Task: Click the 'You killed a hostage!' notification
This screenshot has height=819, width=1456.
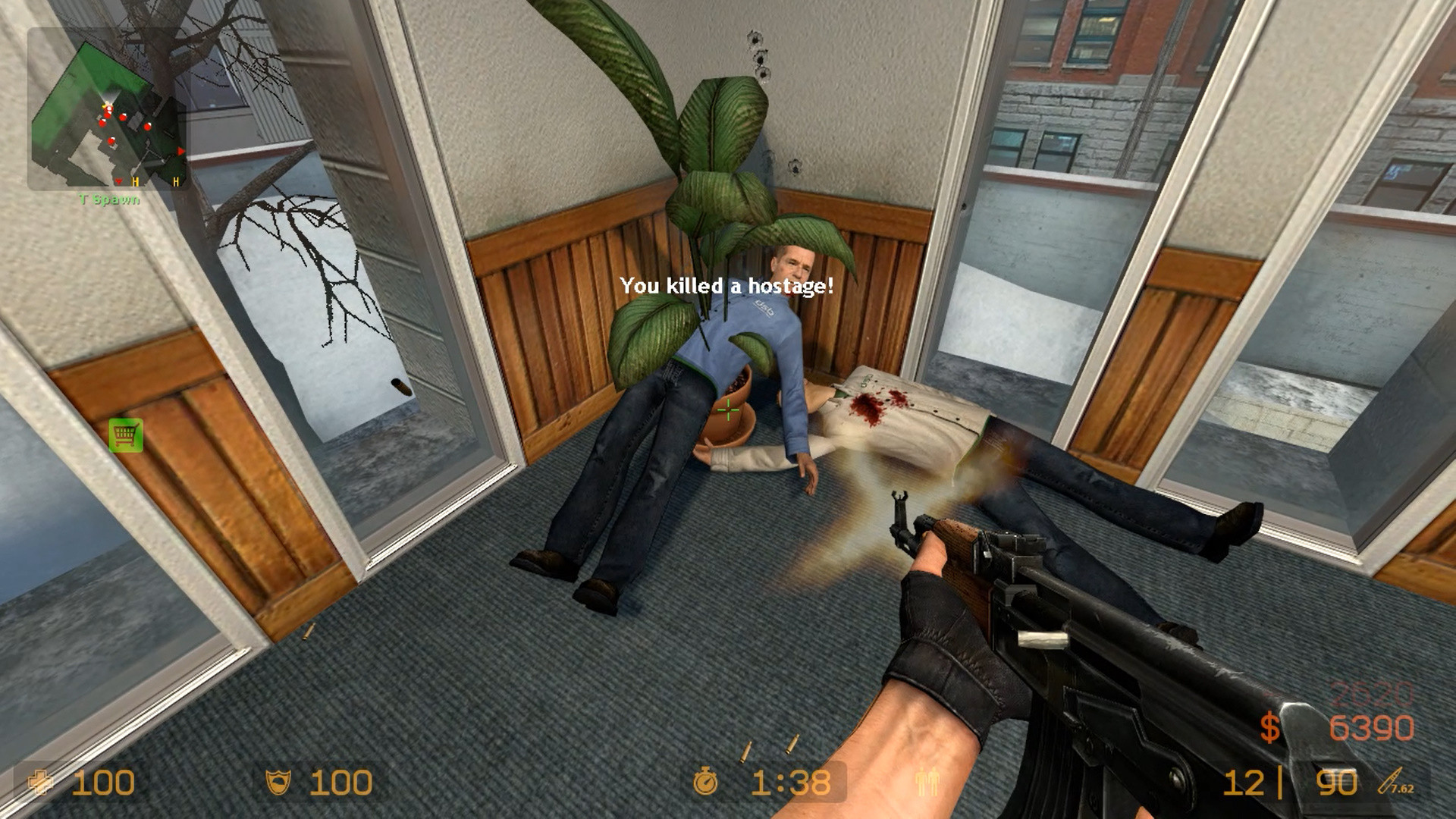Action: pos(726,286)
